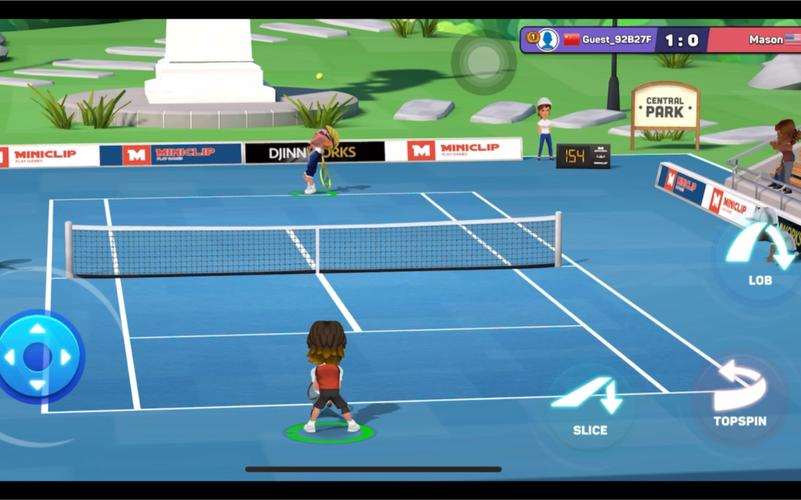801x500 pixels.
Task: Click the joystick's up arrow
Action: click(38, 329)
